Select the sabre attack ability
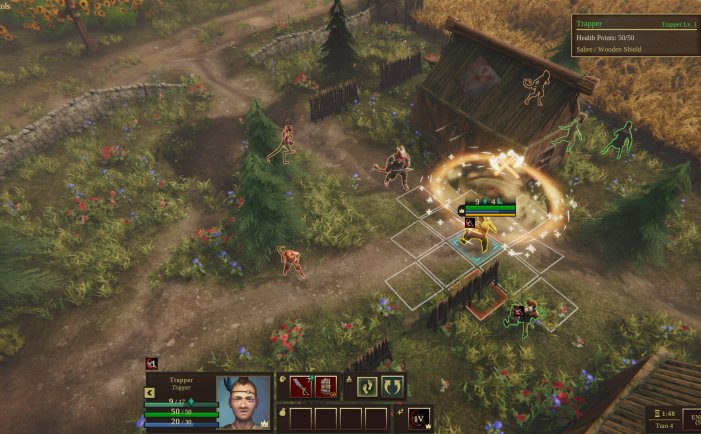The height and width of the screenshot is (434, 701). [x=302, y=387]
